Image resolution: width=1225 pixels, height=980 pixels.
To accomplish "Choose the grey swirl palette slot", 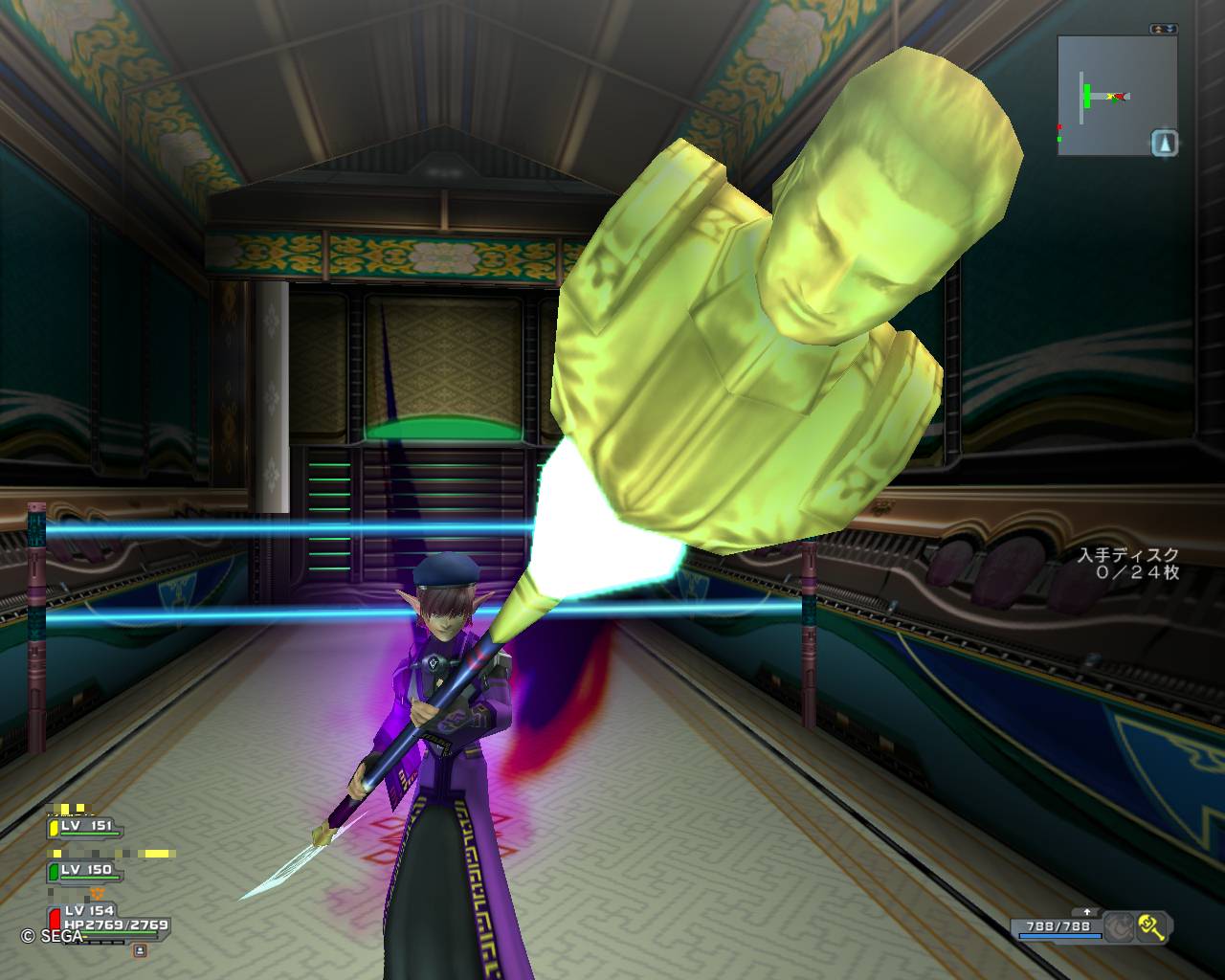I will (1119, 926).
